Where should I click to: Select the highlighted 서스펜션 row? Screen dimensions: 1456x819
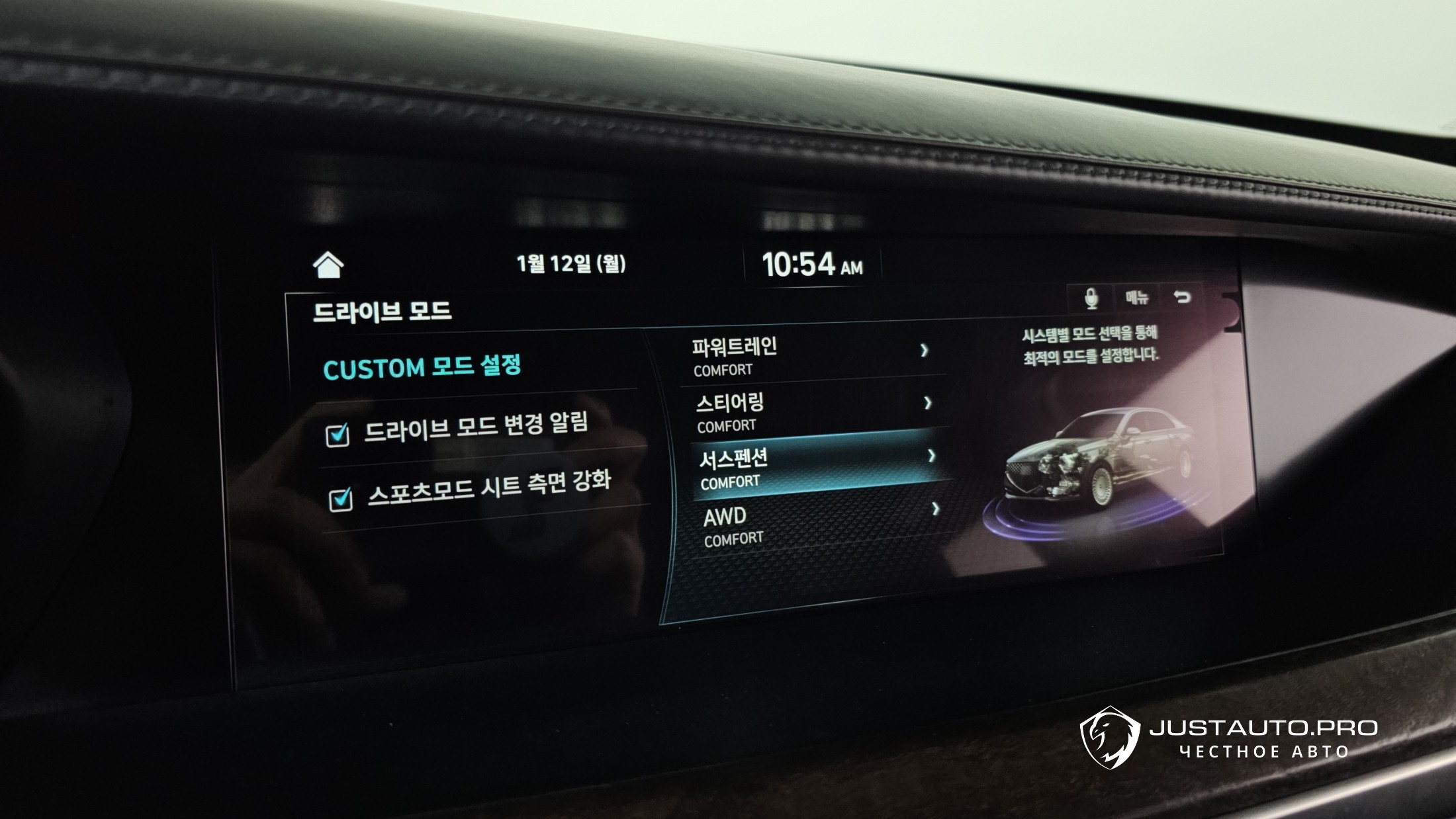[x=818, y=468]
